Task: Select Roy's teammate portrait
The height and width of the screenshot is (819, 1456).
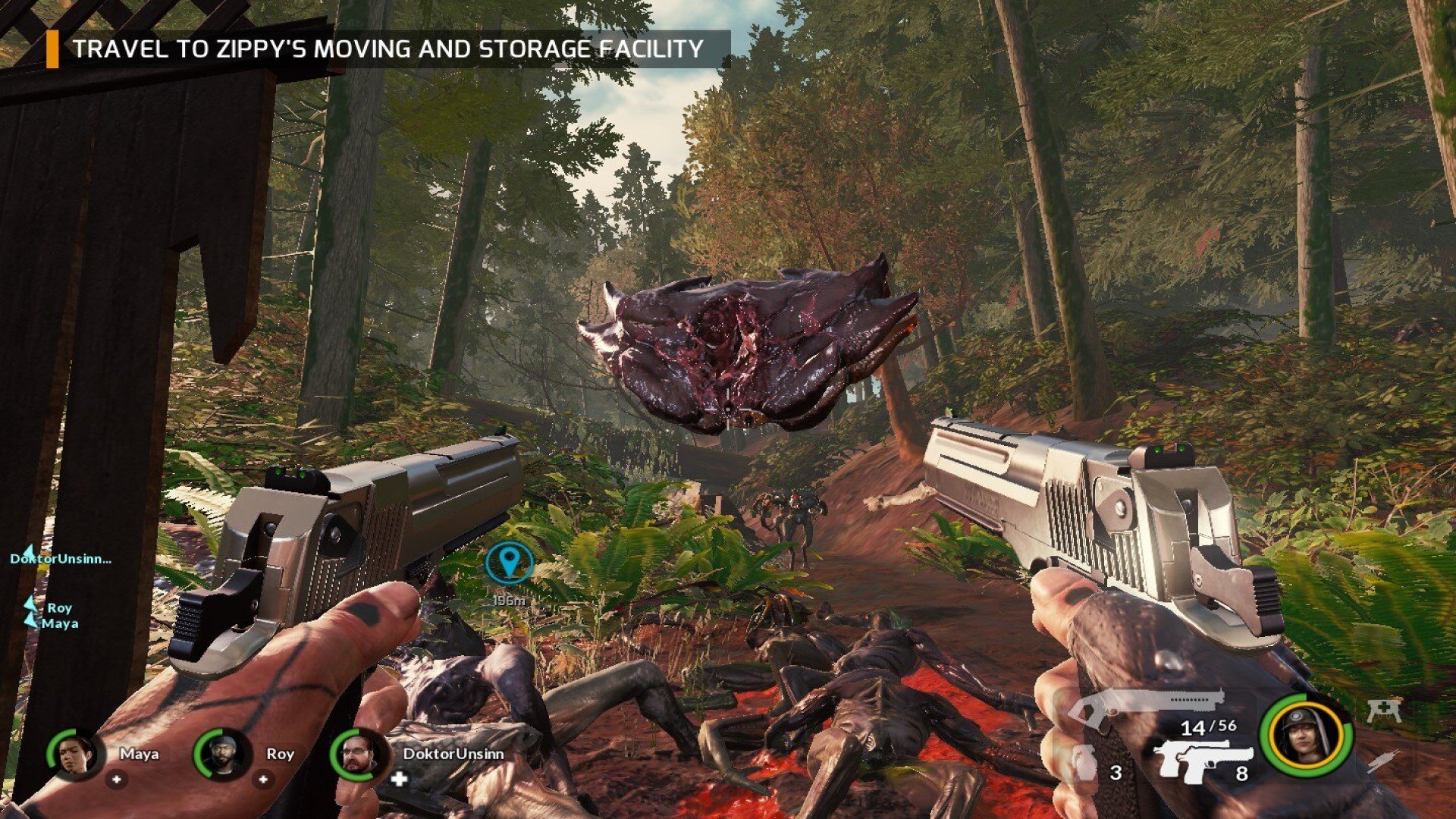Action: pos(221,755)
